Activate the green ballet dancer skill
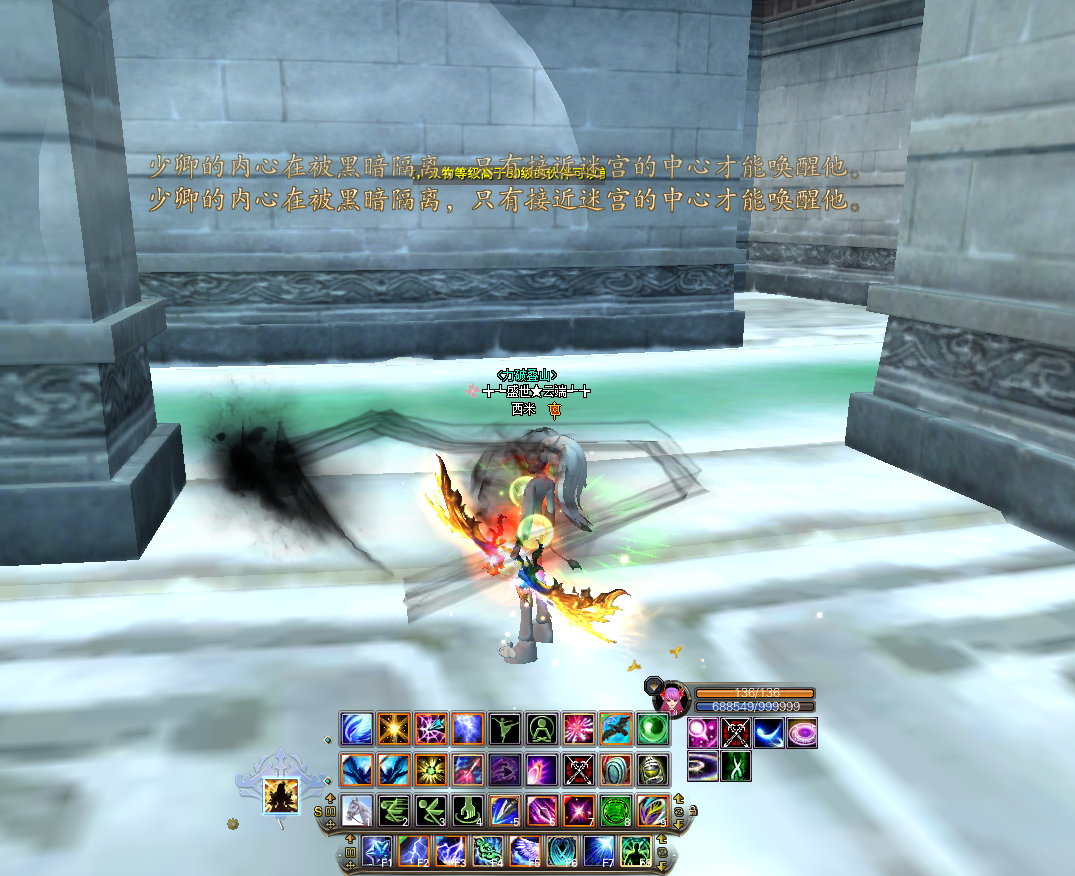 [504, 727]
